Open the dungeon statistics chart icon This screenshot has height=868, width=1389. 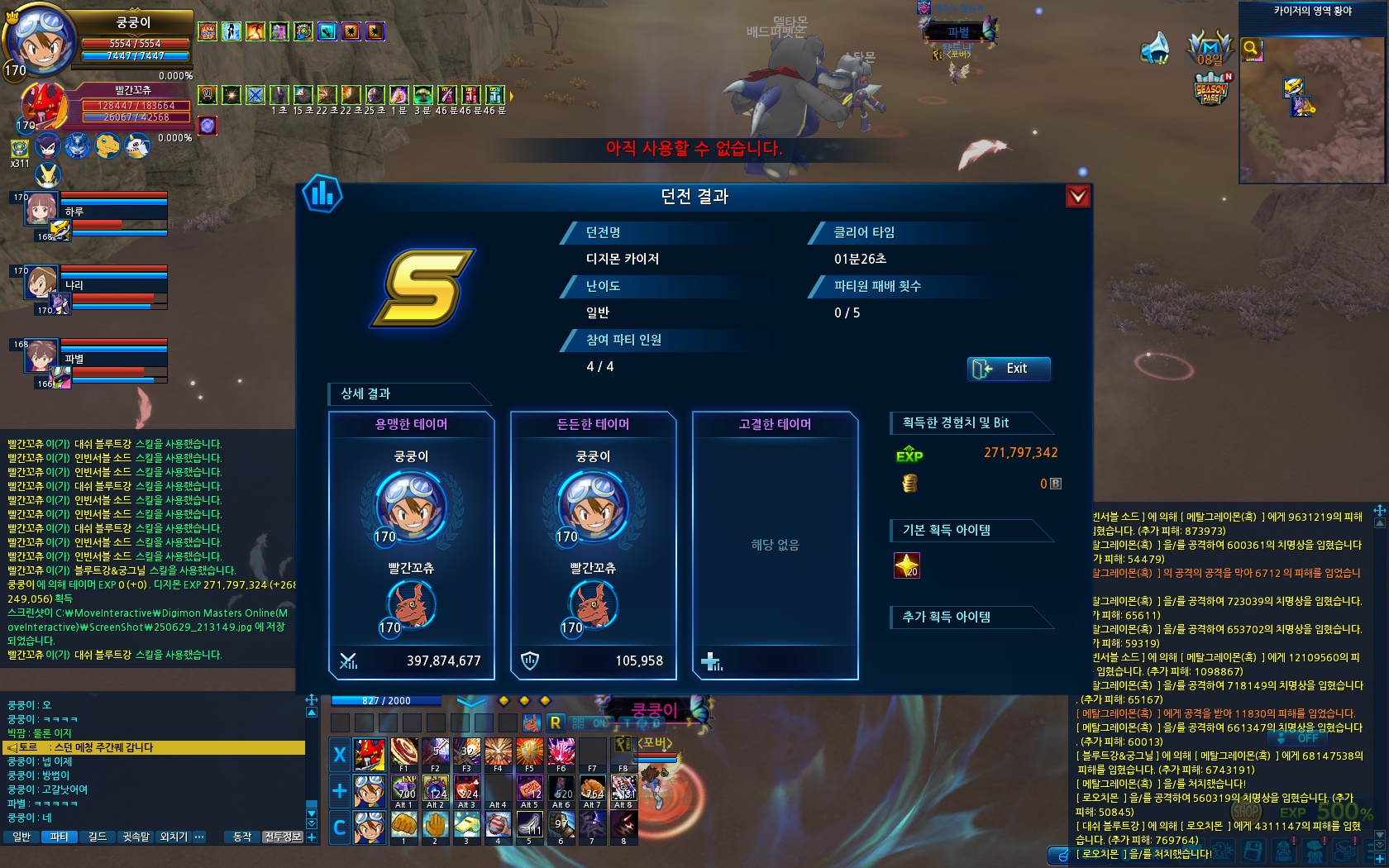point(322,194)
